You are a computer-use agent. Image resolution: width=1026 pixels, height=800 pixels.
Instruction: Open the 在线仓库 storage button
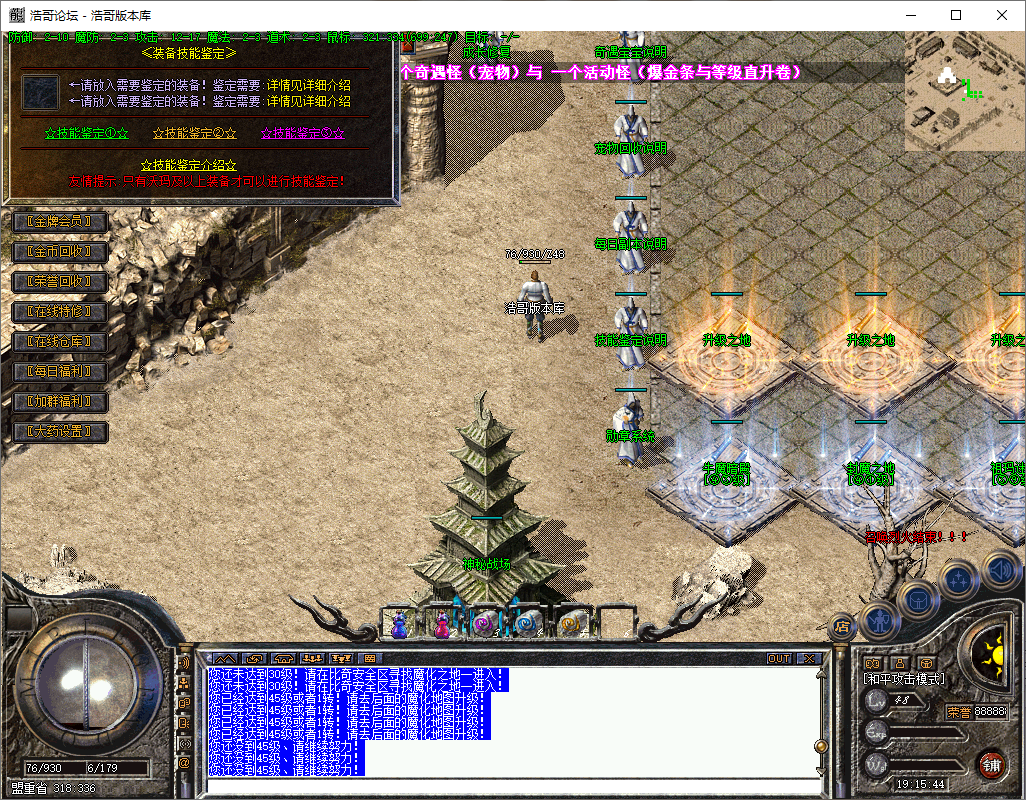tap(59, 342)
